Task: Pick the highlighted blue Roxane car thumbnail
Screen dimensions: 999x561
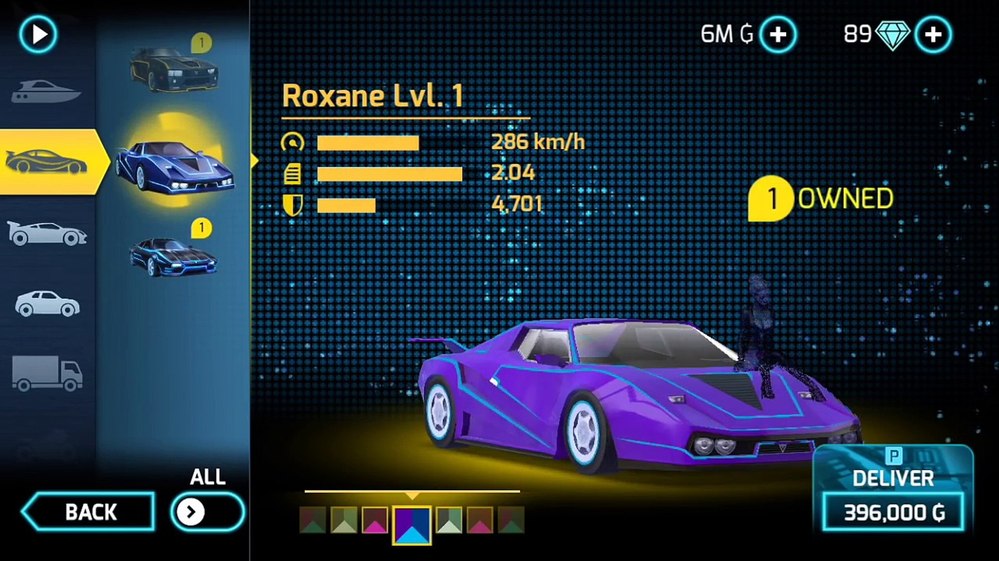Action: (x=174, y=164)
